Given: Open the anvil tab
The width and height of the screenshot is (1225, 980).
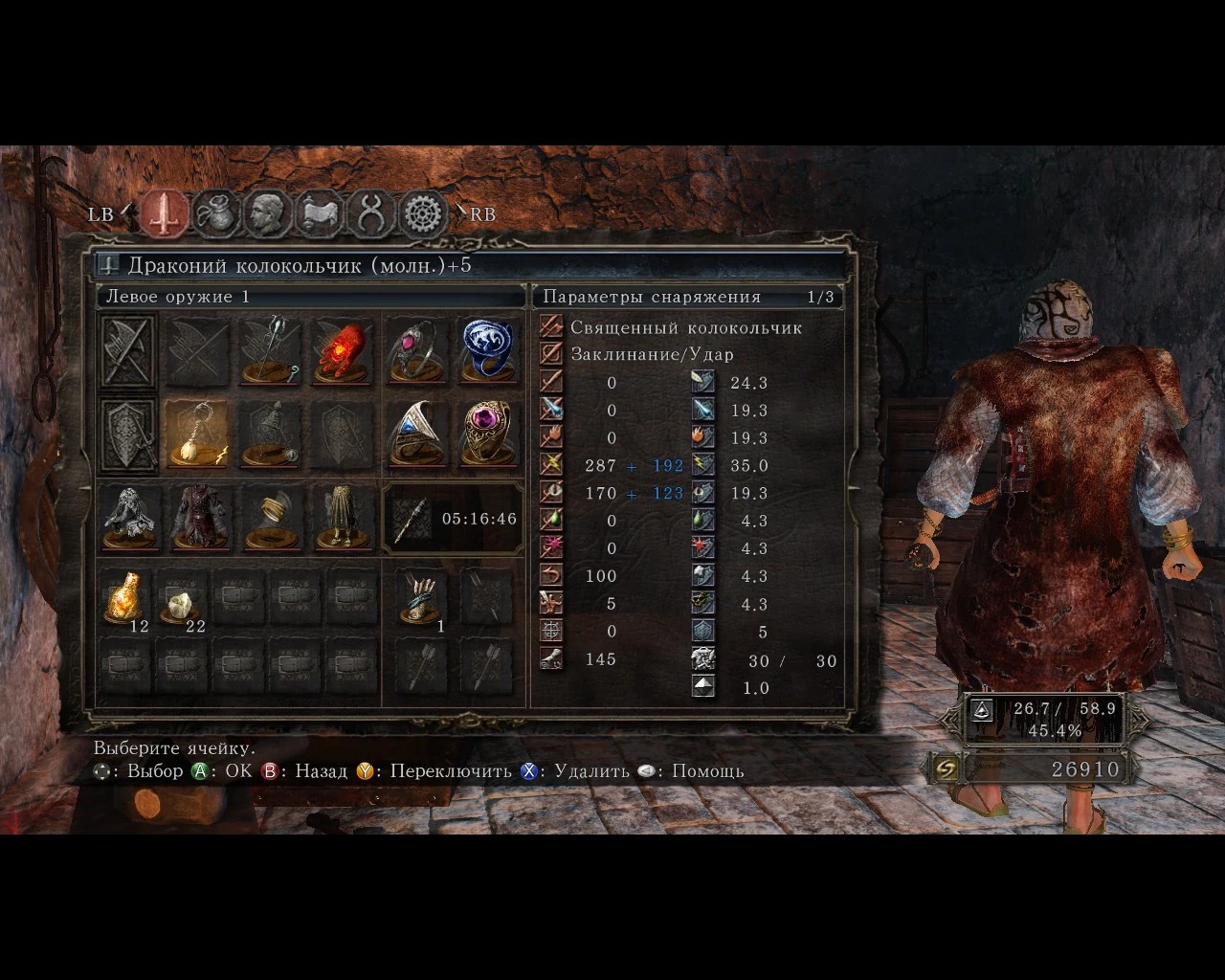Looking at the screenshot, I should (320, 213).
